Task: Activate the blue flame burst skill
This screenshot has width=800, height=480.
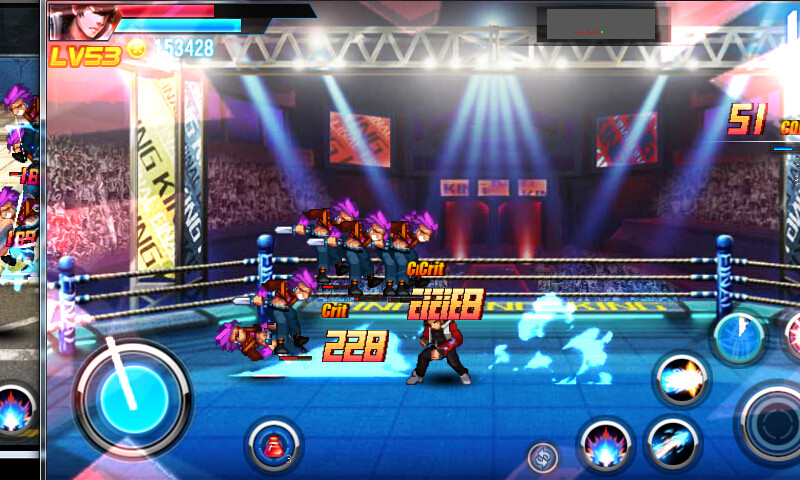Action: coord(605,444)
